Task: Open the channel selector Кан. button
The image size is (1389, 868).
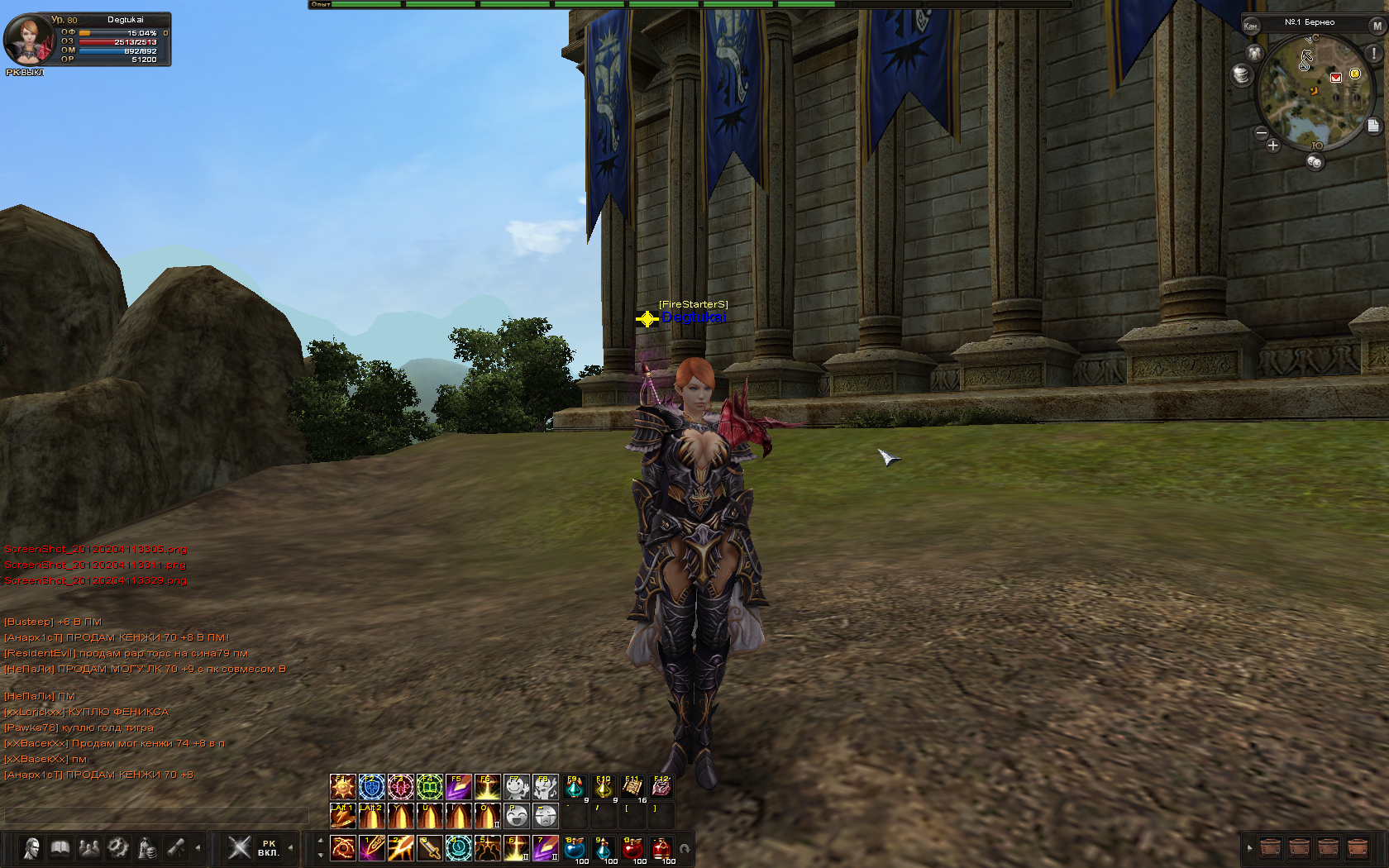Action: click(1250, 26)
